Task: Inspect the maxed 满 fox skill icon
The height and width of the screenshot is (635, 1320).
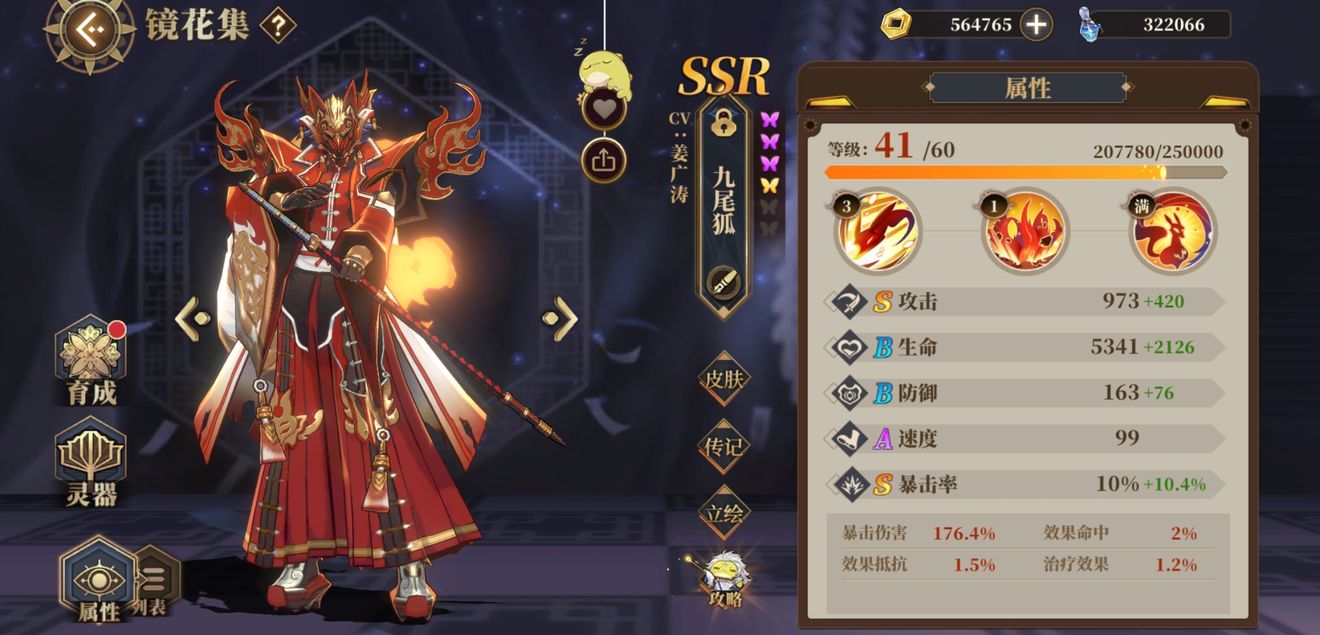Action: point(1172,232)
